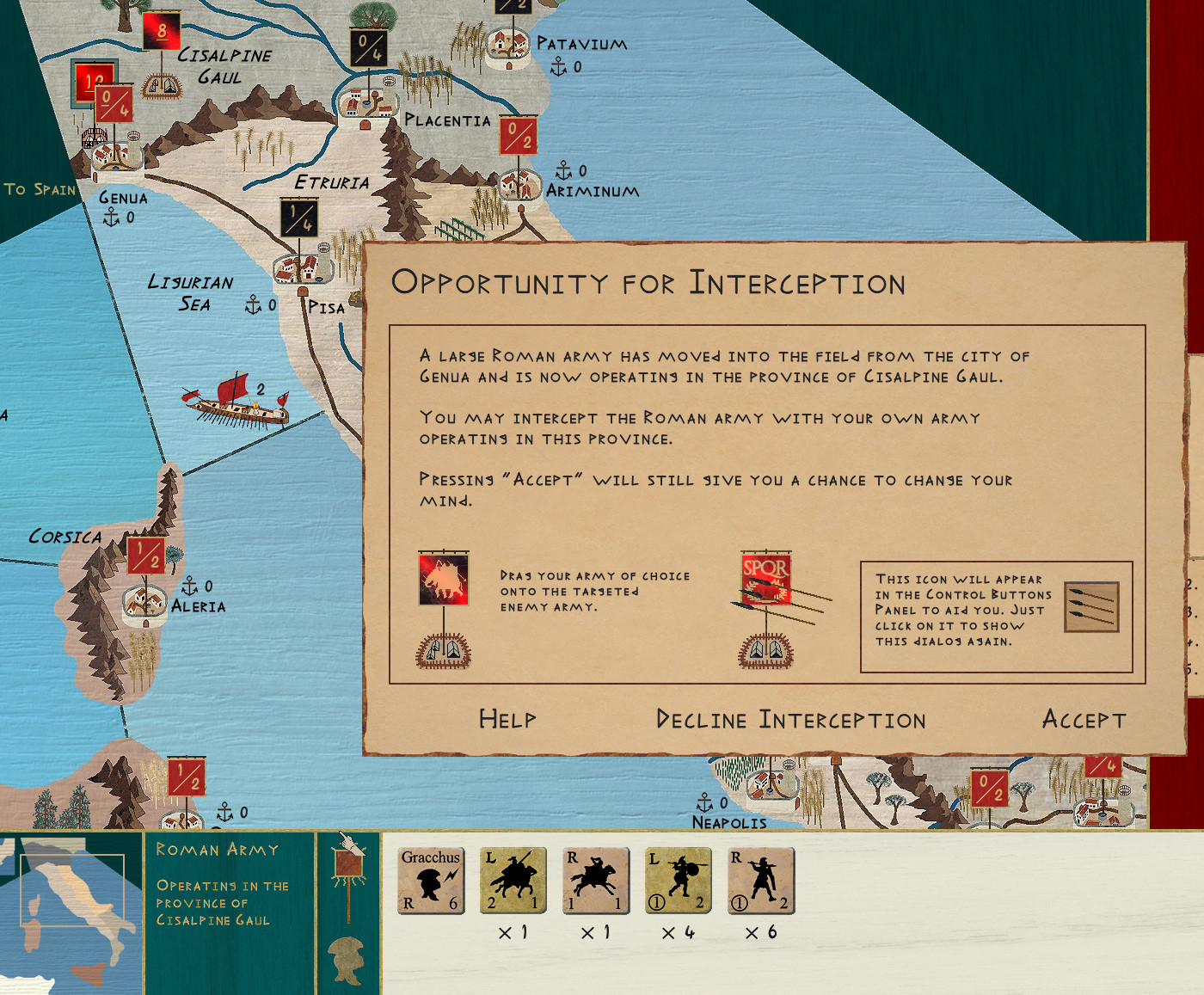
Task: Select the light cavalry unit tile
Action: [x=513, y=880]
